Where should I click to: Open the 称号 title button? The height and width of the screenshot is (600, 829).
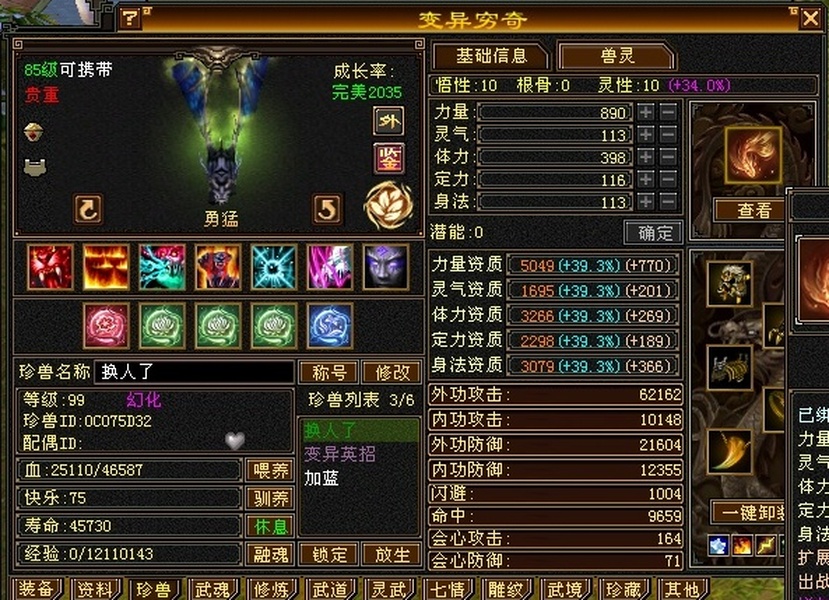(329, 372)
